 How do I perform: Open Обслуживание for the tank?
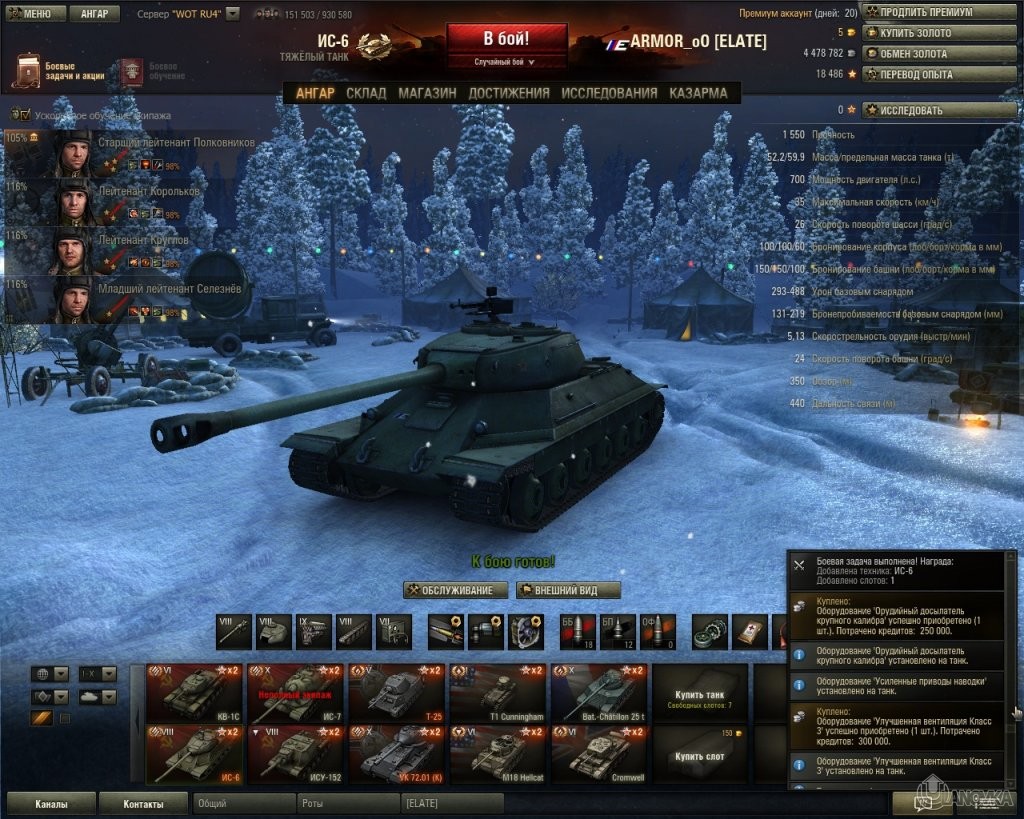(x=456, y=590)
